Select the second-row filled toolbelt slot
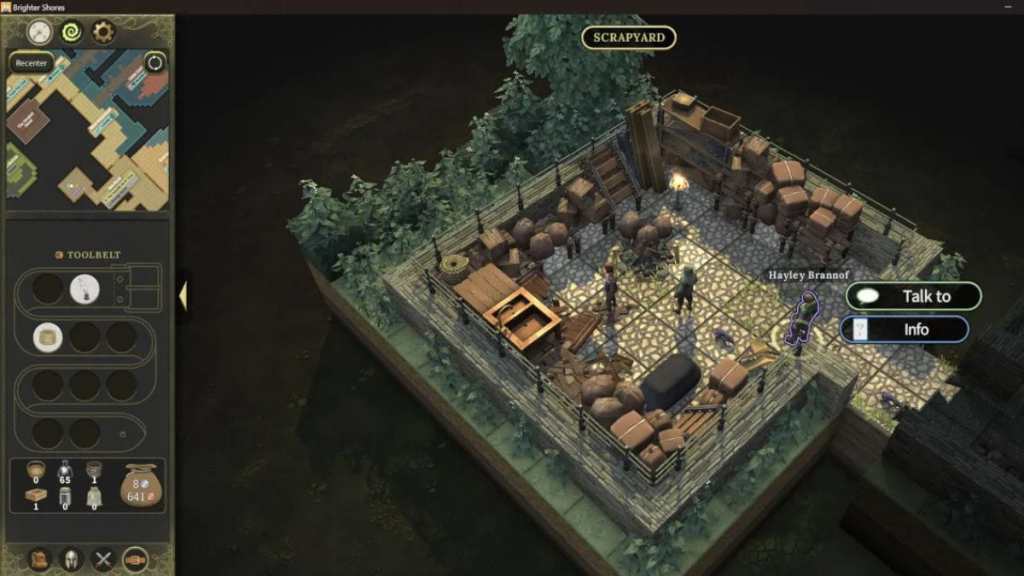 point(47,337)
